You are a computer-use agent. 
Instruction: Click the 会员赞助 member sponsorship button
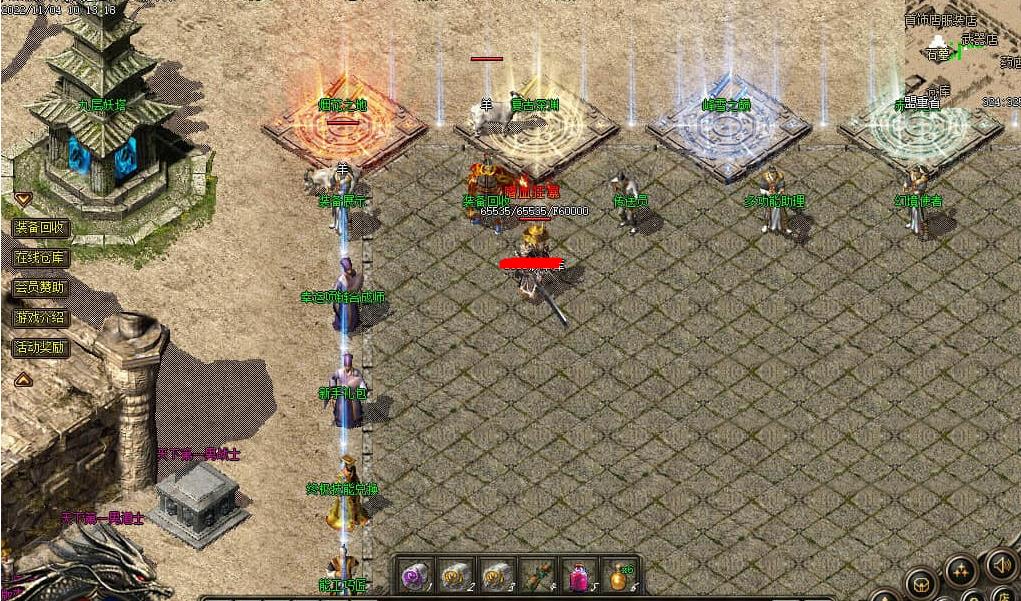click(x=41, y=287)
